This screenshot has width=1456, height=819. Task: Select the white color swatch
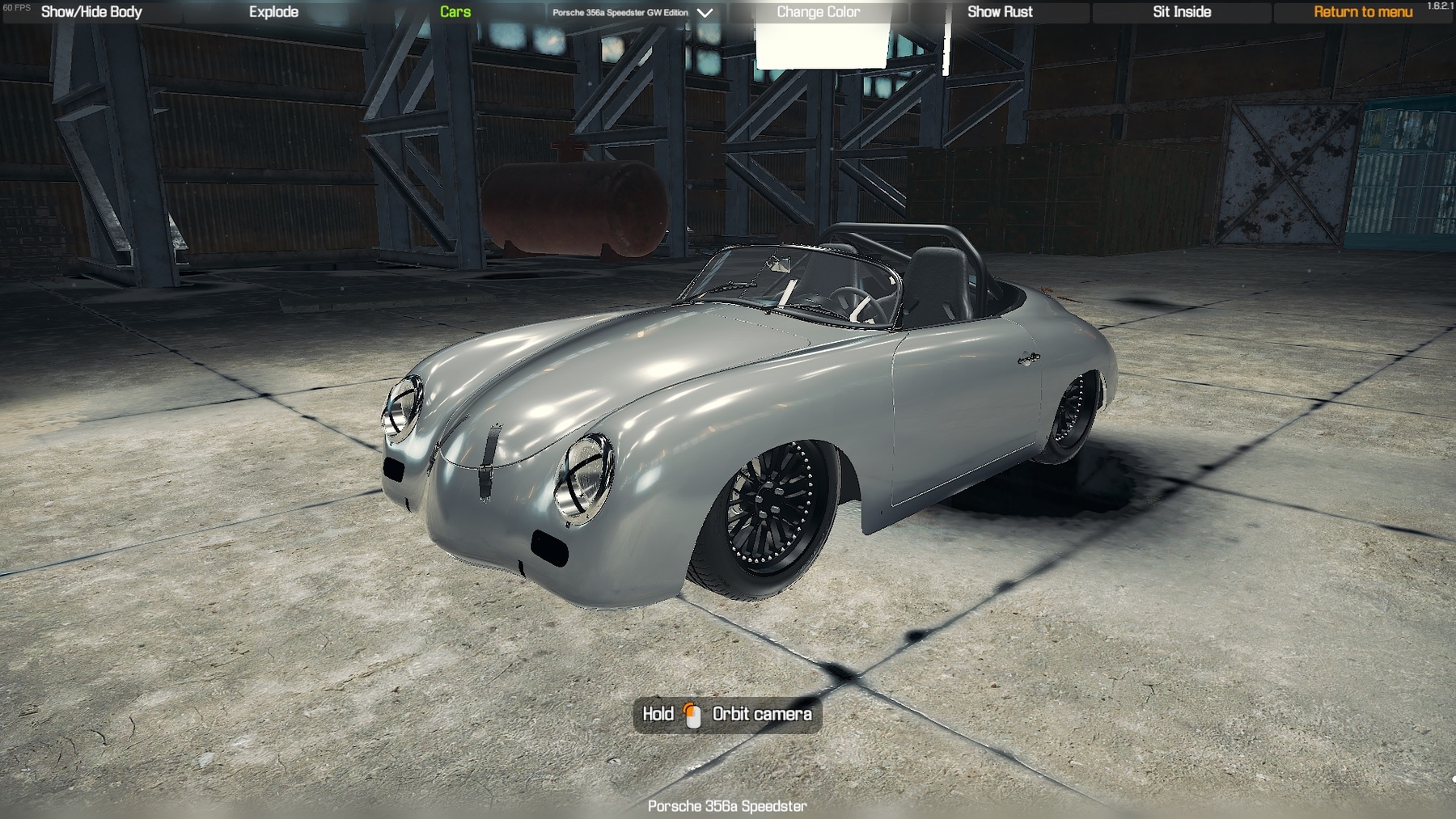821,47
